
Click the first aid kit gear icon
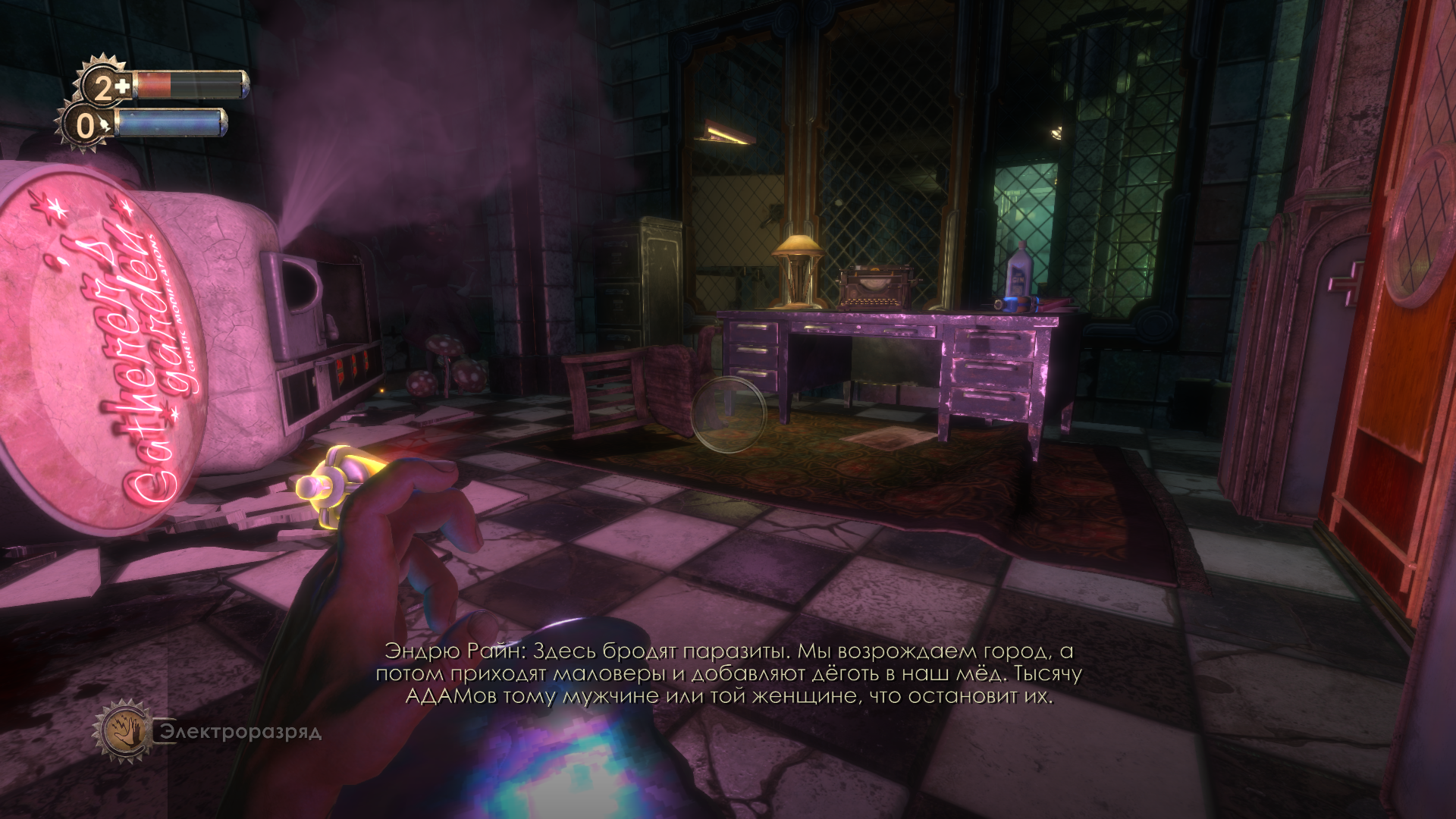coord(106,86)
